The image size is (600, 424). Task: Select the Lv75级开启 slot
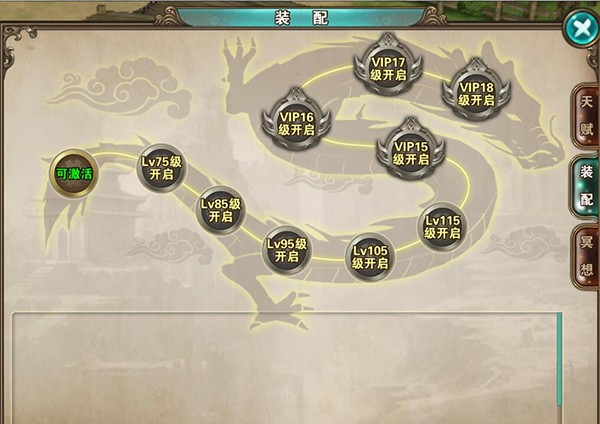(x=160, y=166)
